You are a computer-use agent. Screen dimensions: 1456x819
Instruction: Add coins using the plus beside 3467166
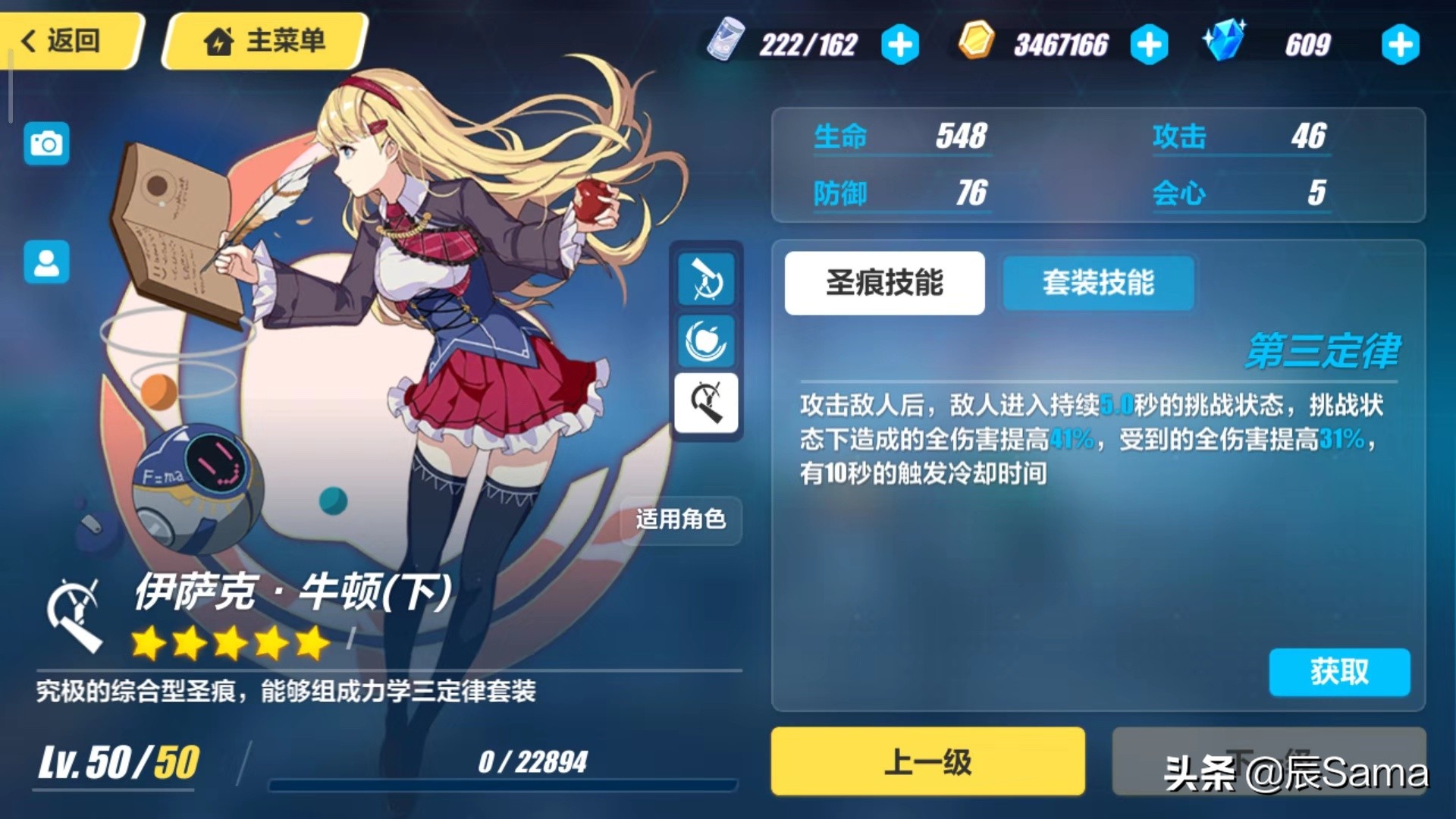(x=1150, y=45)
